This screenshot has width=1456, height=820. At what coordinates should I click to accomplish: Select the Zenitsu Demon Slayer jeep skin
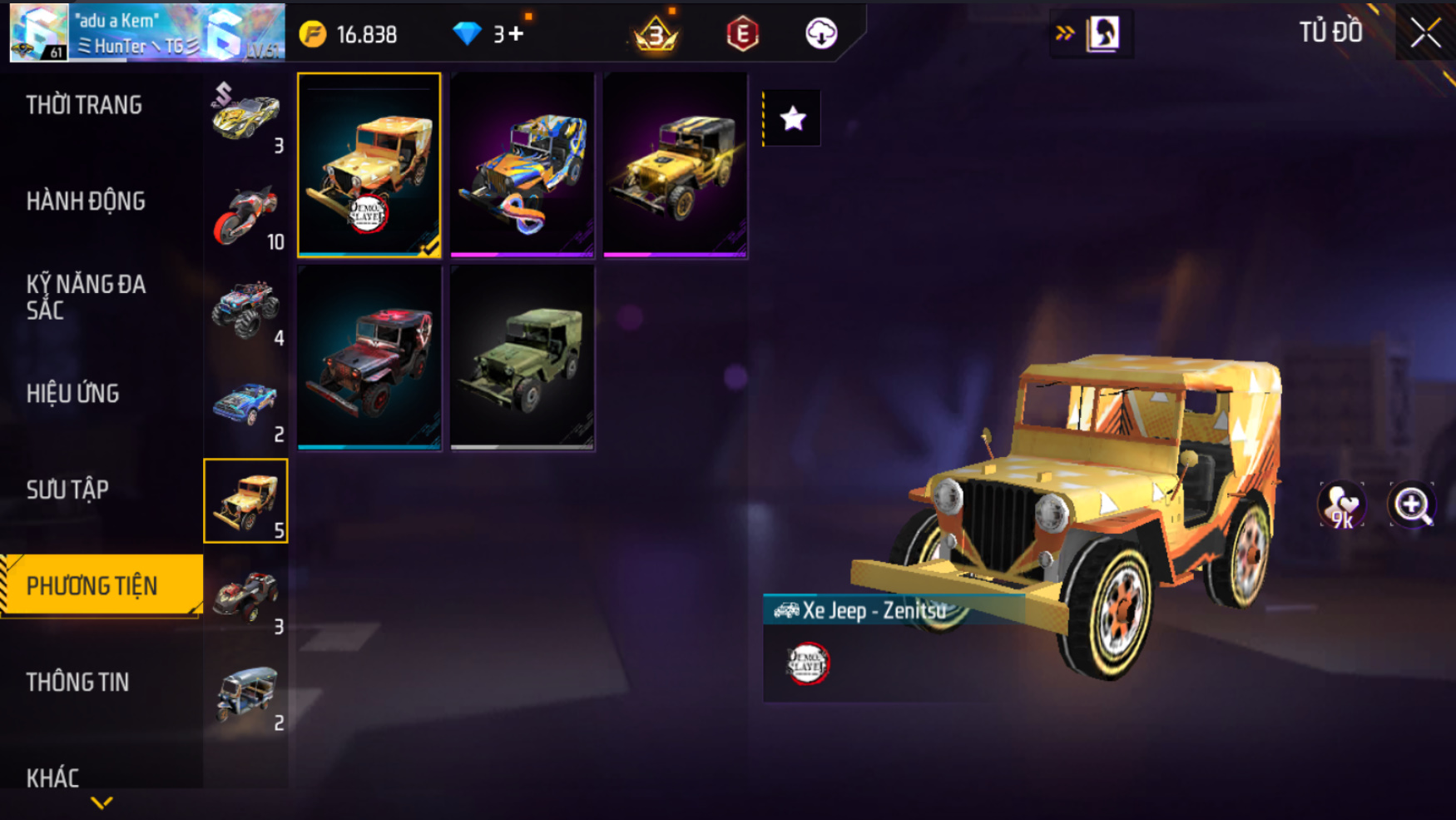coord(369,165)
